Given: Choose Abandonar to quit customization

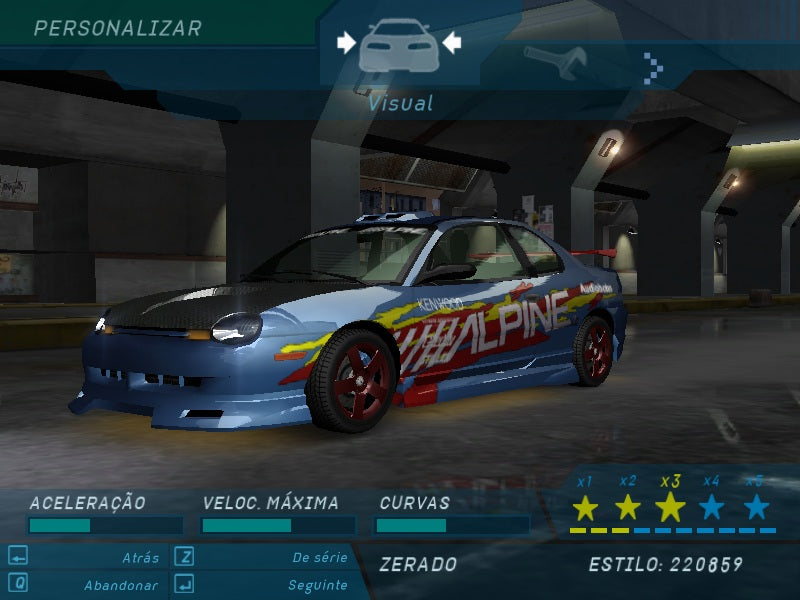Looking at the screenshot, I should click(120, 585).
